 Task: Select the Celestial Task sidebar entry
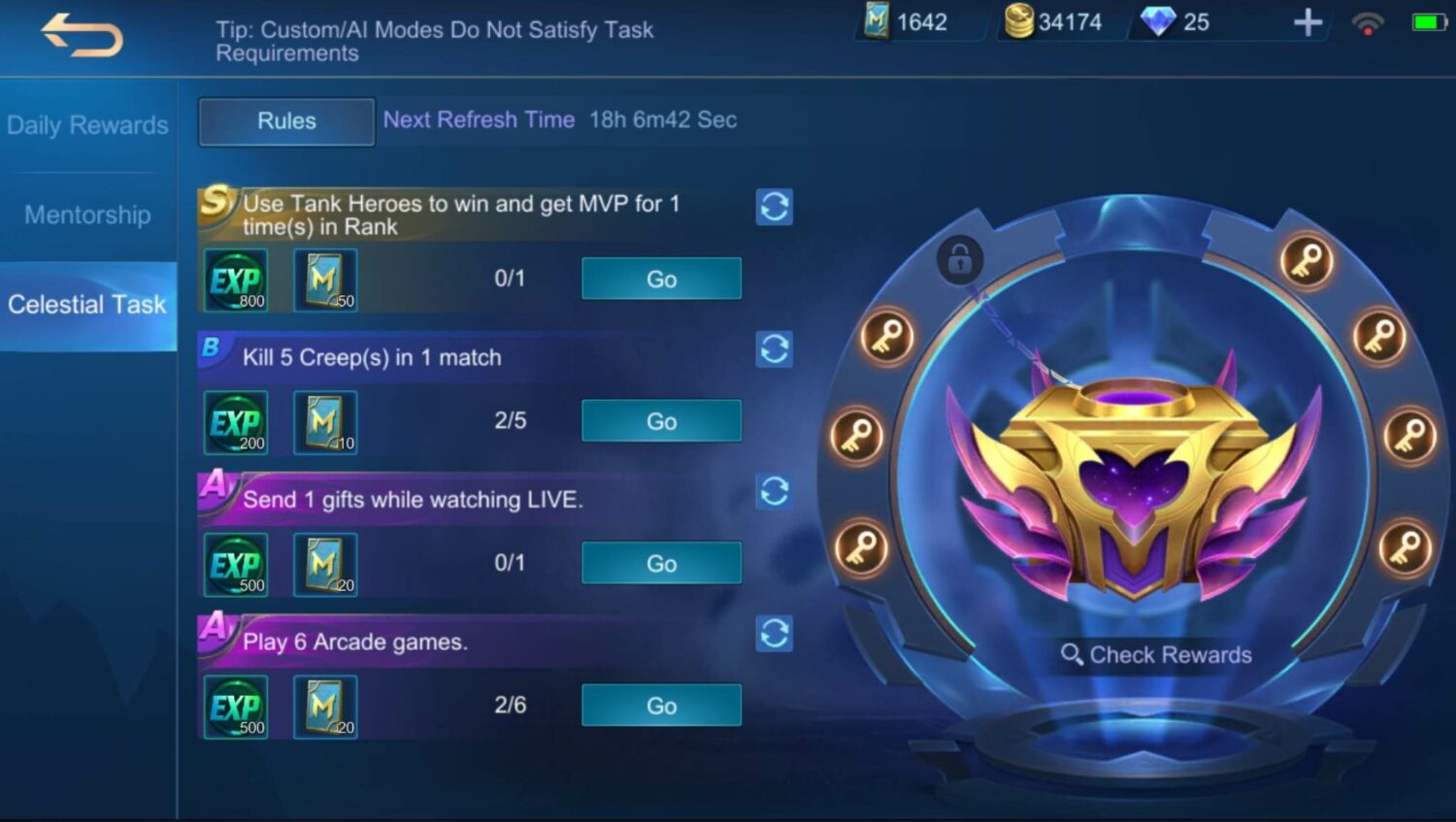point(87,305)
